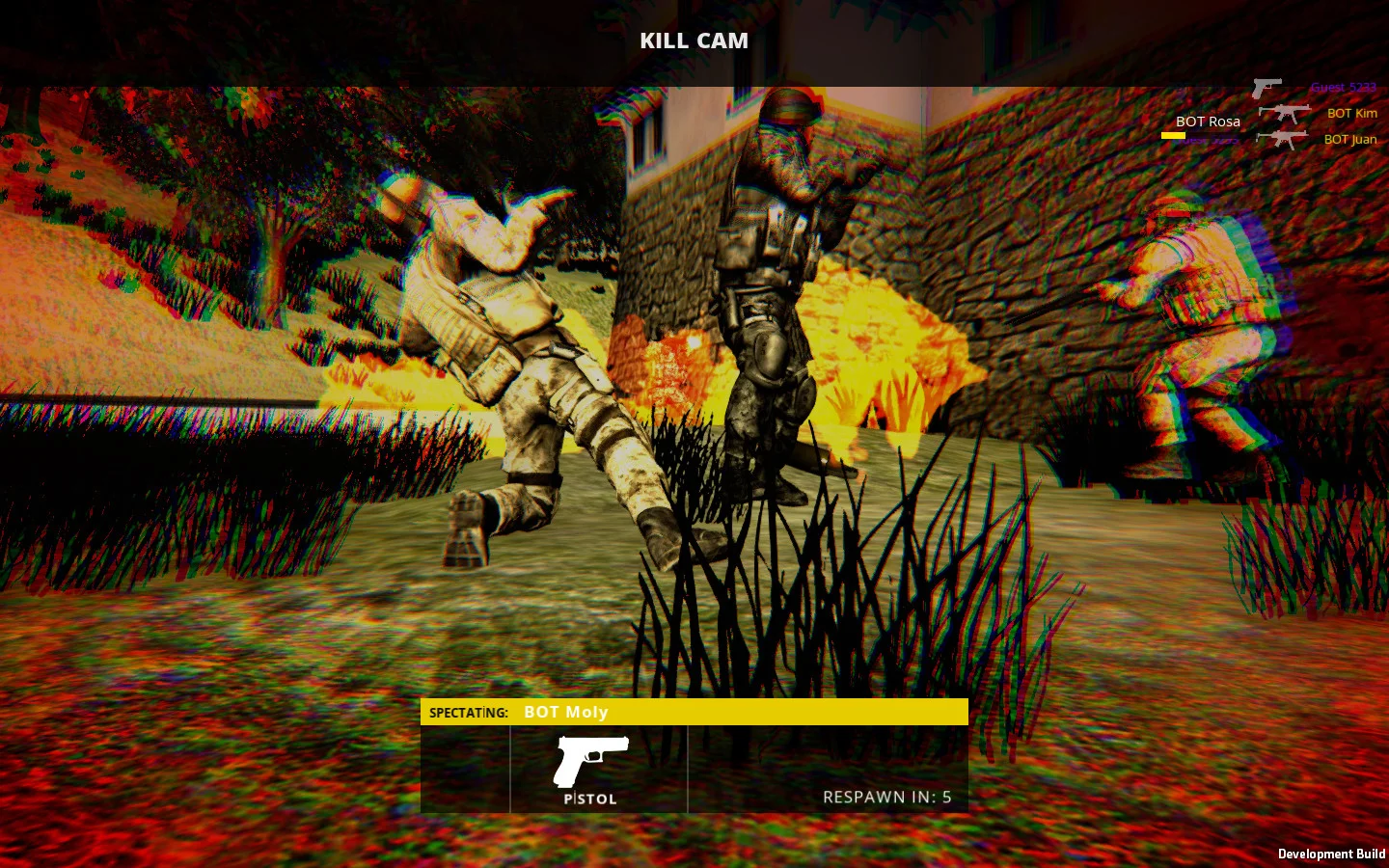The height and width of the screenshot is (868, 1389).
Task: Click the KILL CAM title text
Action: (694, 41)
